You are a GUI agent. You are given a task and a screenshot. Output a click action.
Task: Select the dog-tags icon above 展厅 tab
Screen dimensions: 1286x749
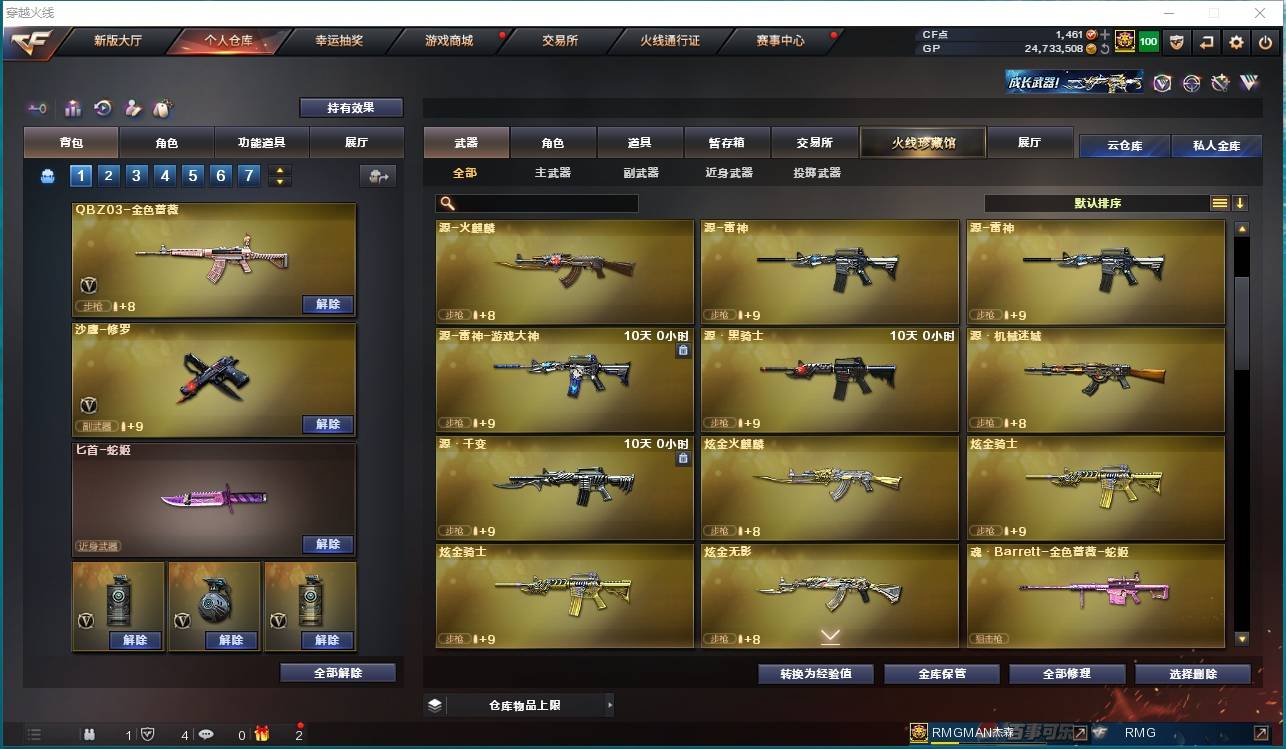(163, 108)
